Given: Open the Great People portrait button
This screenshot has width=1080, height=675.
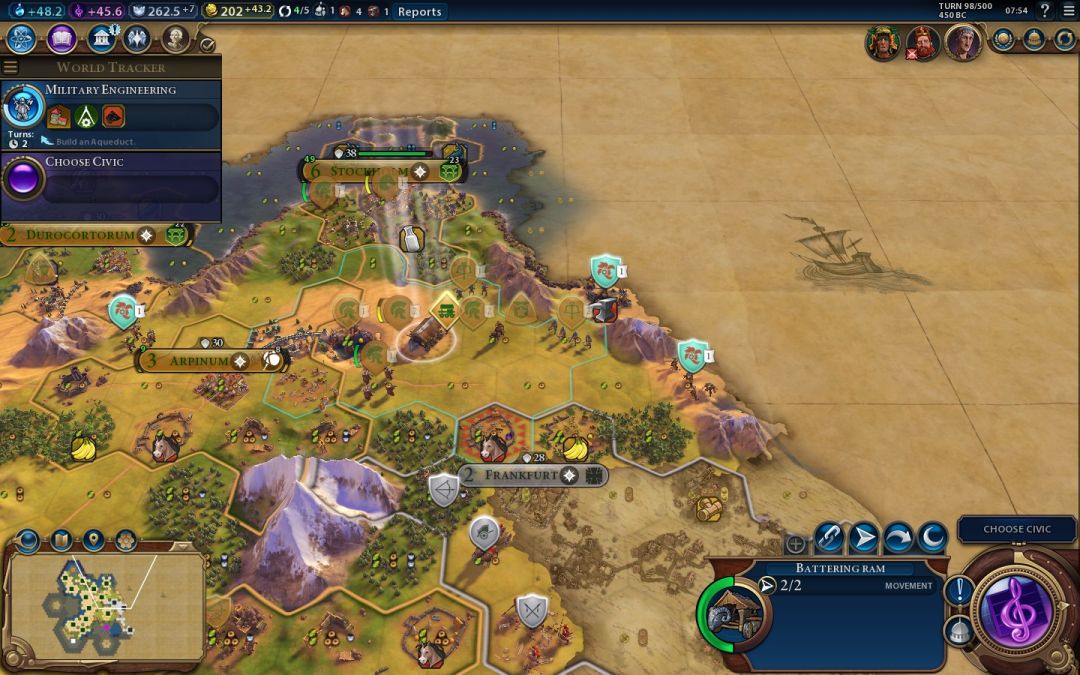Looking at the screenshot, I should pos(176,39).
